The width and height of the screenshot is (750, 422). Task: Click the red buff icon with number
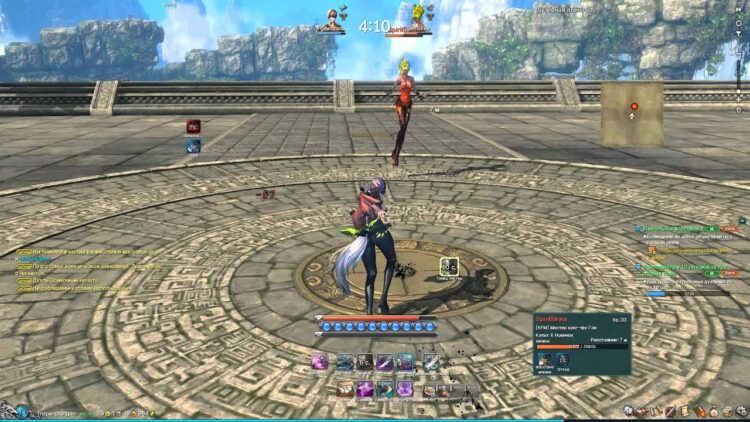point(193,127)
